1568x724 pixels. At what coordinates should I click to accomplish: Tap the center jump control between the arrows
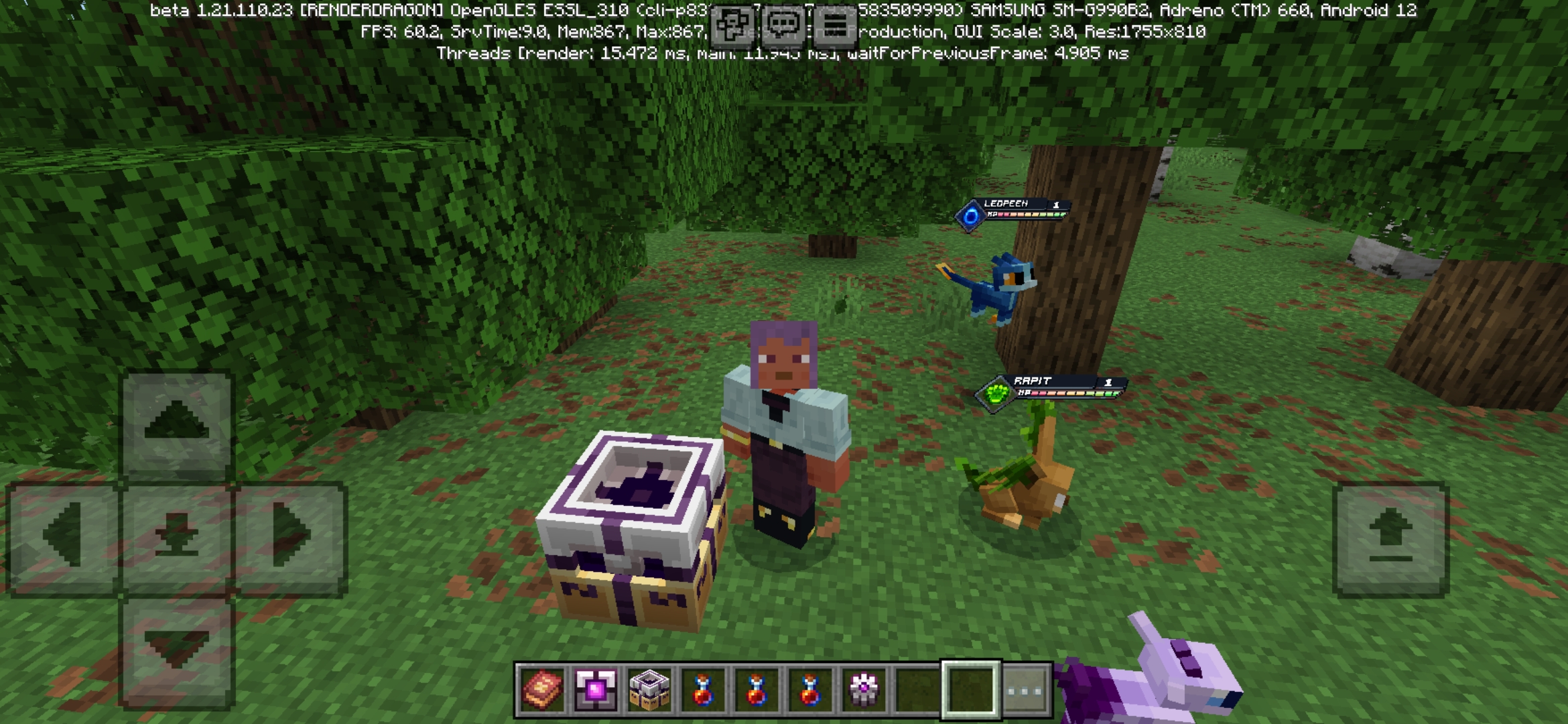click(x=178, y=533)
